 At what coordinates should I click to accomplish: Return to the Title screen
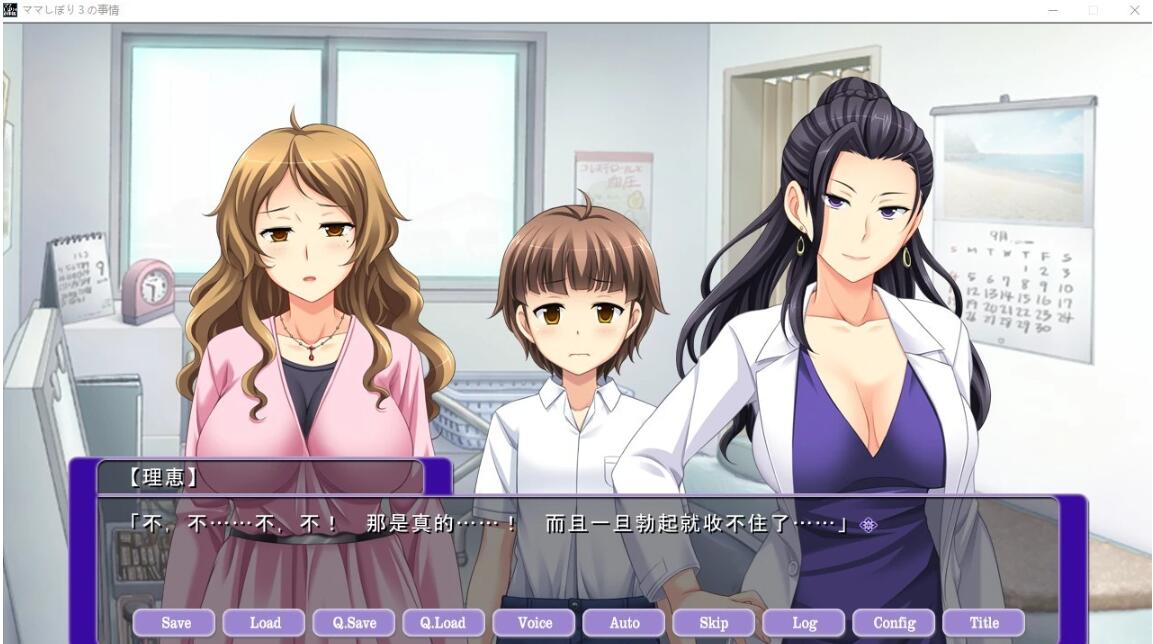[x=984, y=623]
